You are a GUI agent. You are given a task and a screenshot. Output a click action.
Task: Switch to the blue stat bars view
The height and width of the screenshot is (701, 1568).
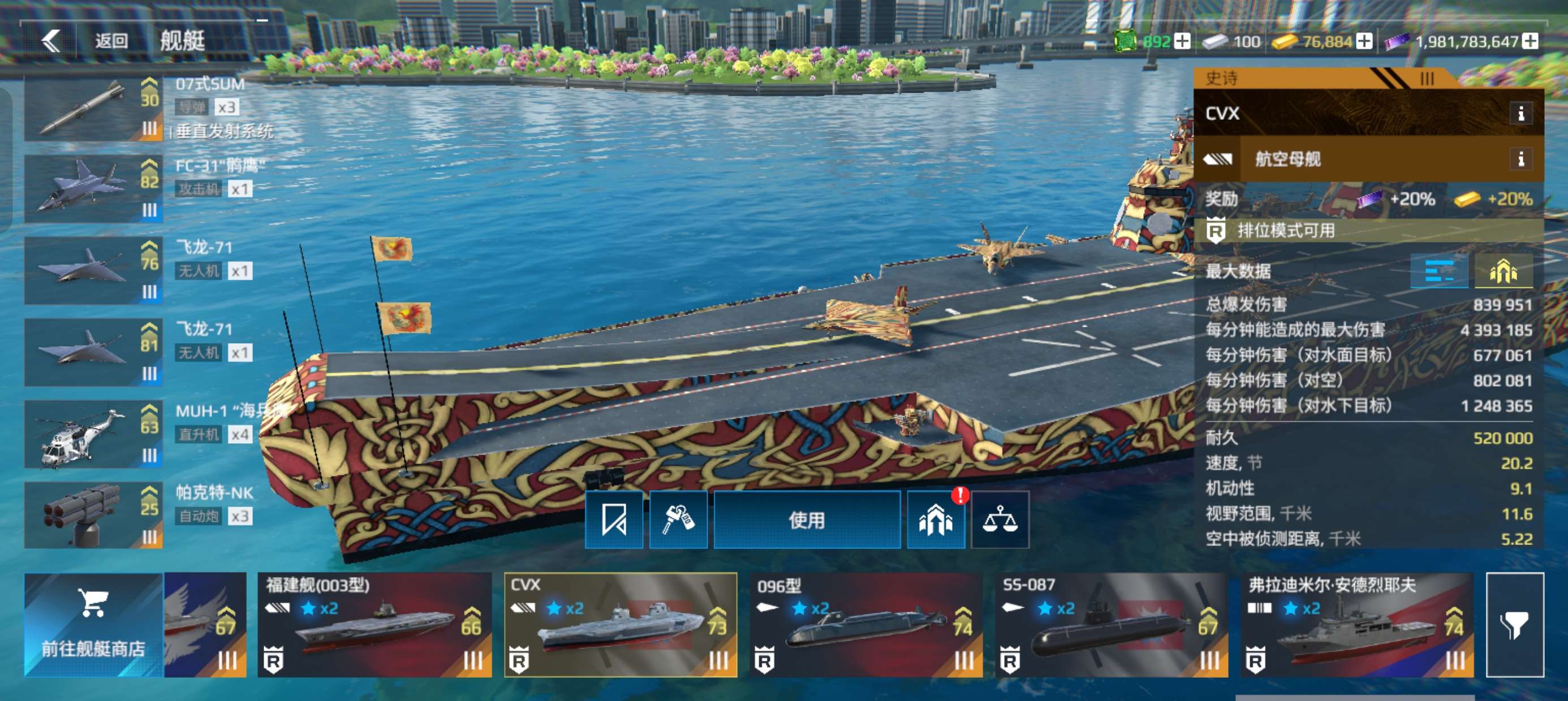coord(1439,271)
